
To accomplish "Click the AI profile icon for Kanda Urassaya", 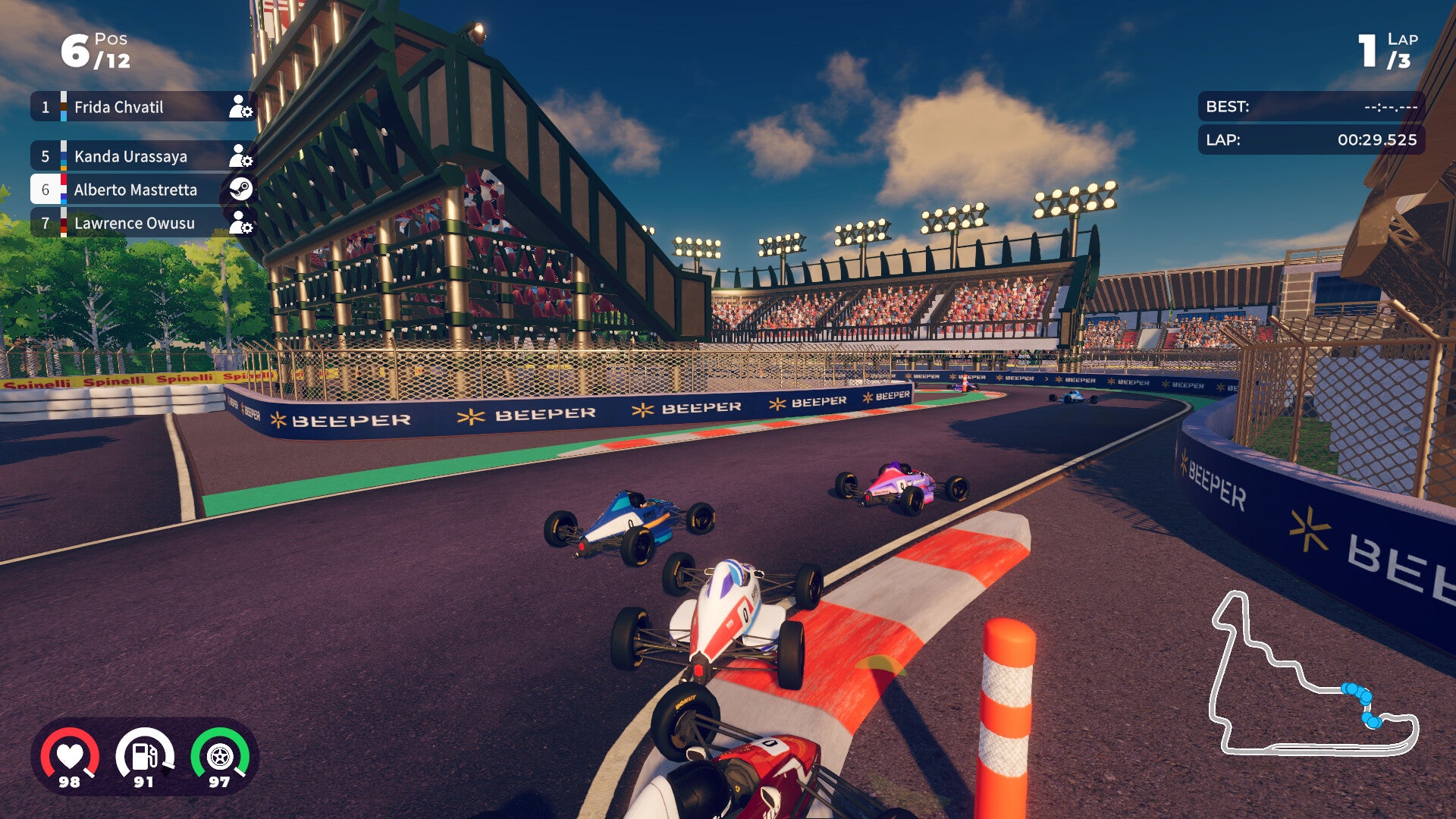I will point(241,156).
